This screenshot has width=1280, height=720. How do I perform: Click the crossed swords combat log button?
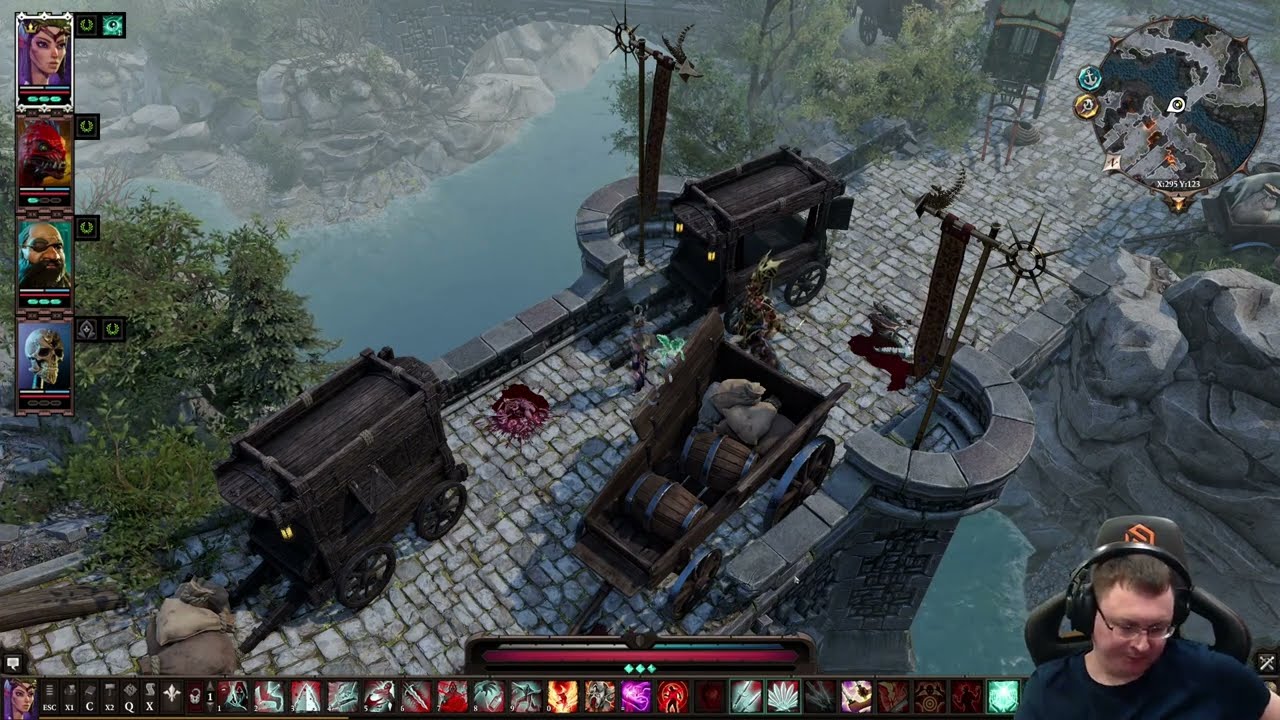(x=1266, y=663)
